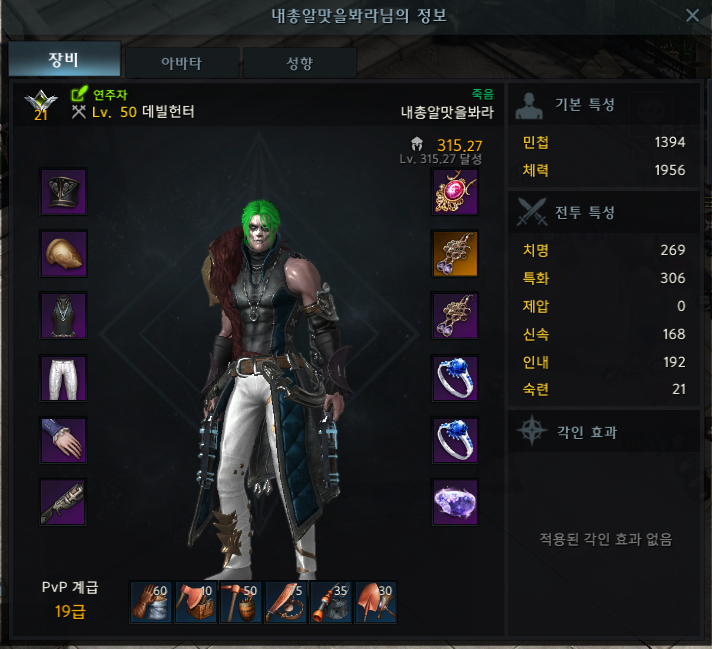The height and width of the screenshot is (649, 712).
Task: Close the character info window
Action: click(x=692, y=15)
